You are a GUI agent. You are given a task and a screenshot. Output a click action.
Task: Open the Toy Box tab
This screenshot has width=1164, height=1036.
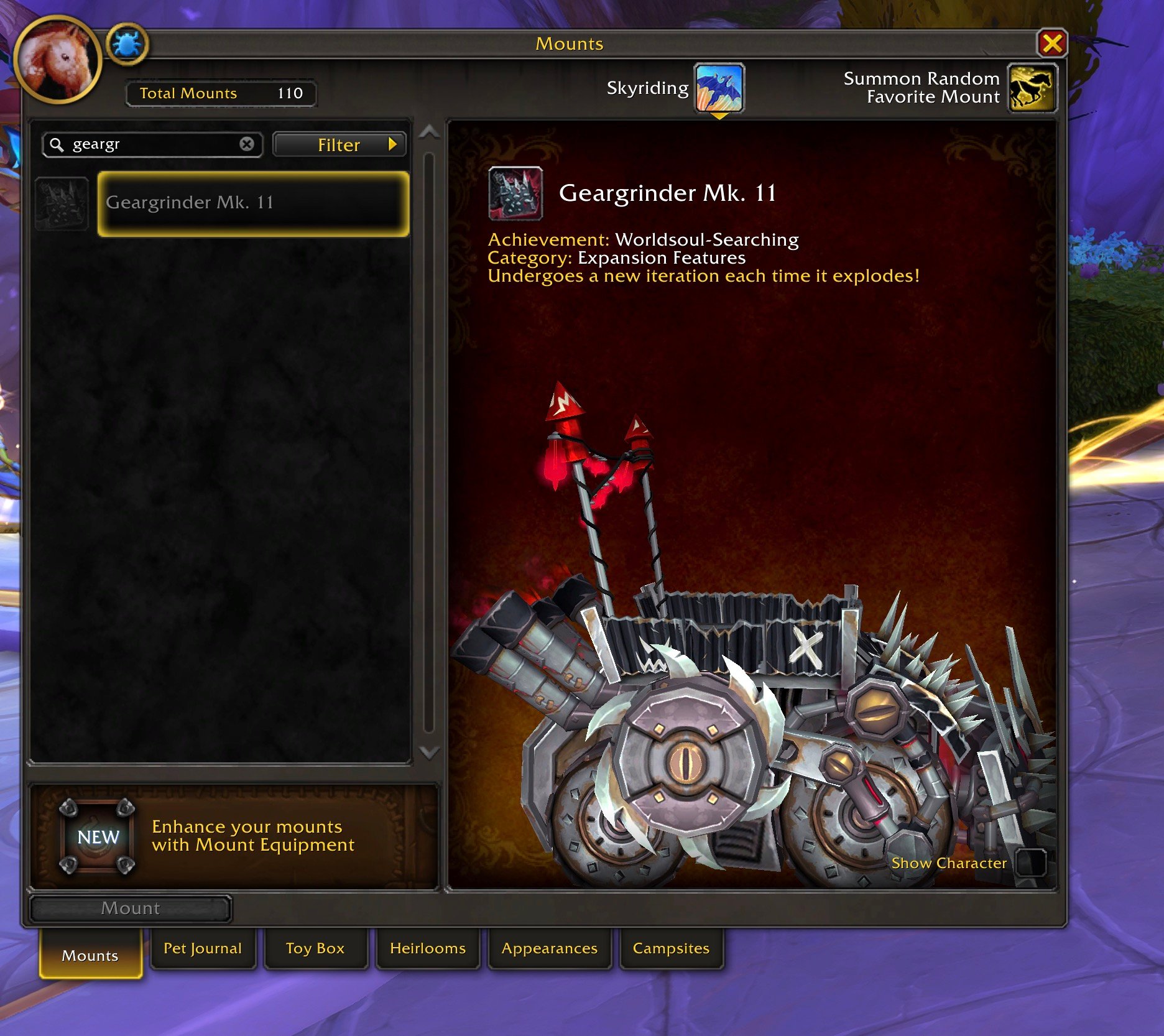coord(315,948)
